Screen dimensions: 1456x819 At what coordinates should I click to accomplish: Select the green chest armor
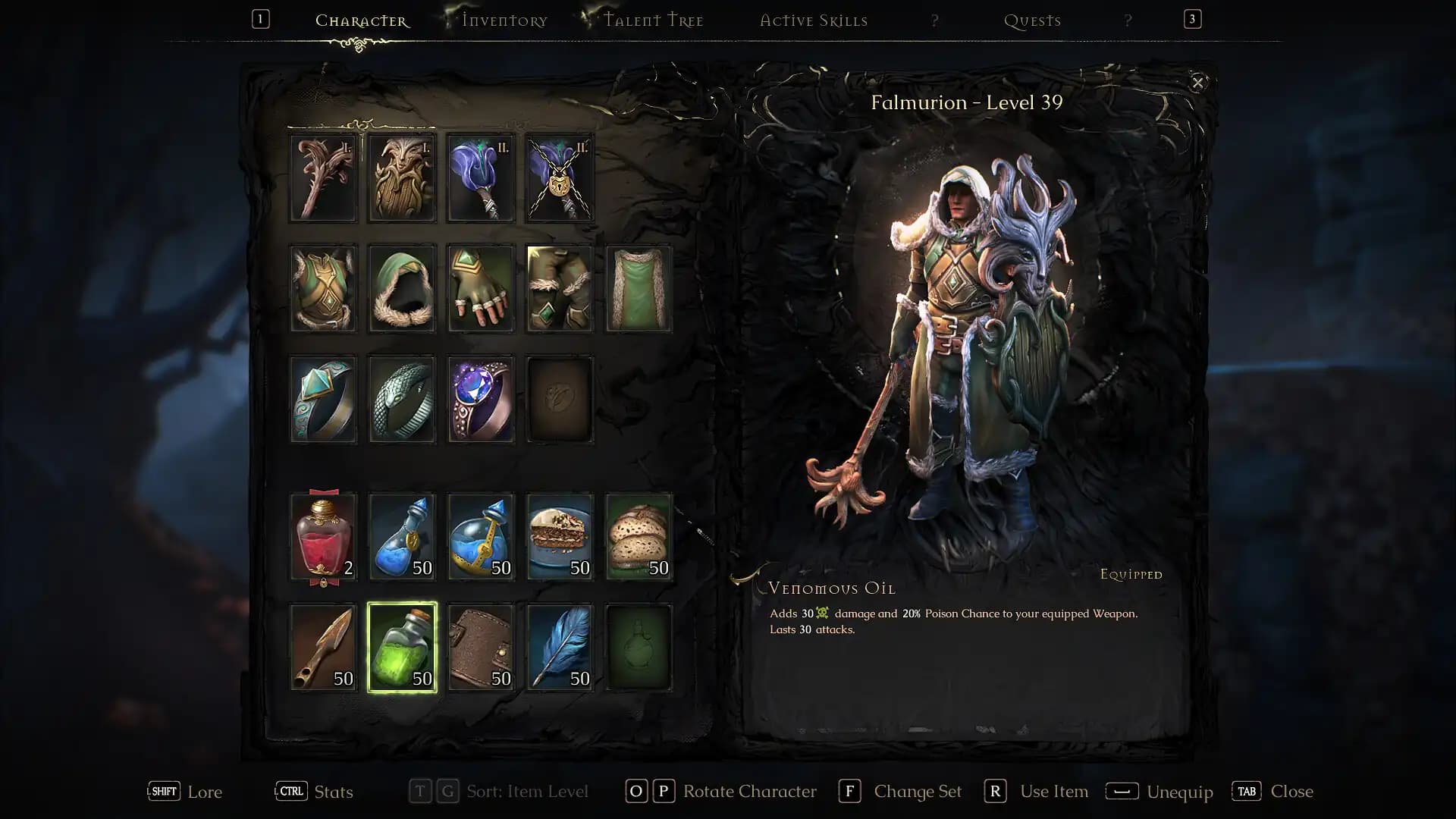[323, 288]
